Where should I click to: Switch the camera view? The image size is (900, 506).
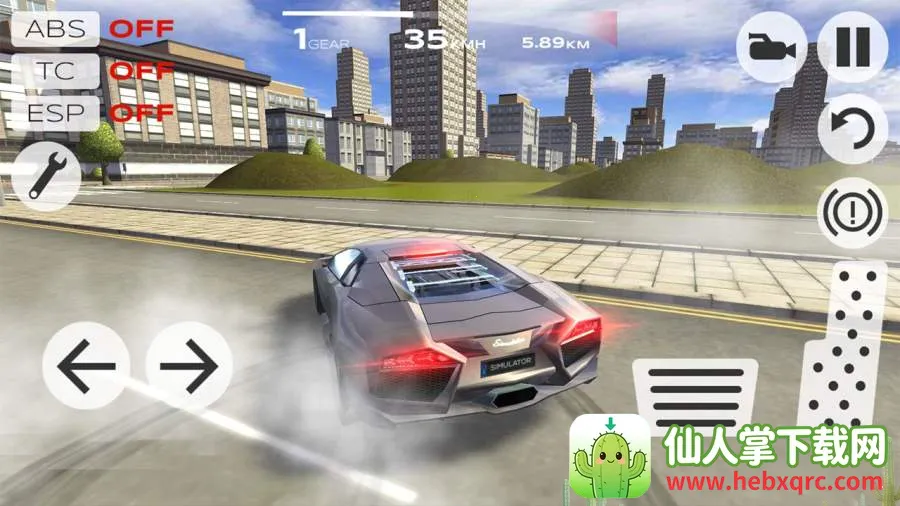point(772,46)
